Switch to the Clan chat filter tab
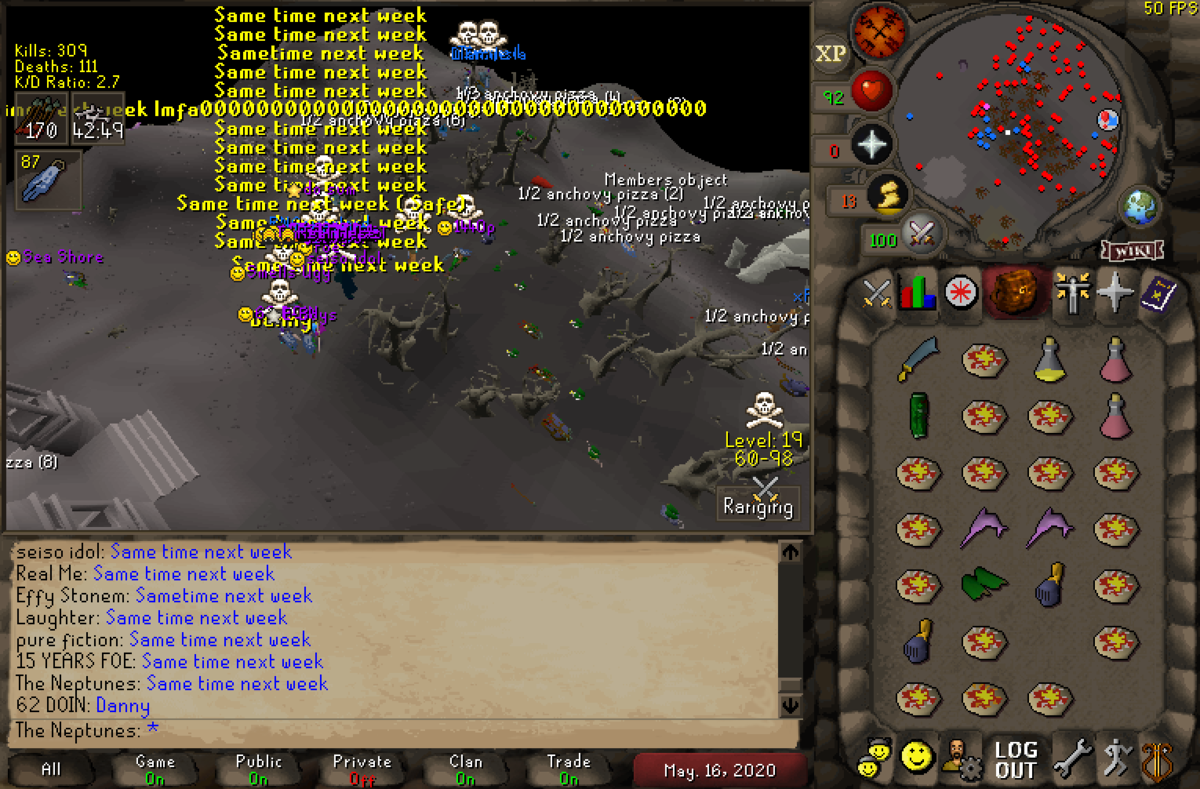 pyautogui.click(x=465, y=769)
